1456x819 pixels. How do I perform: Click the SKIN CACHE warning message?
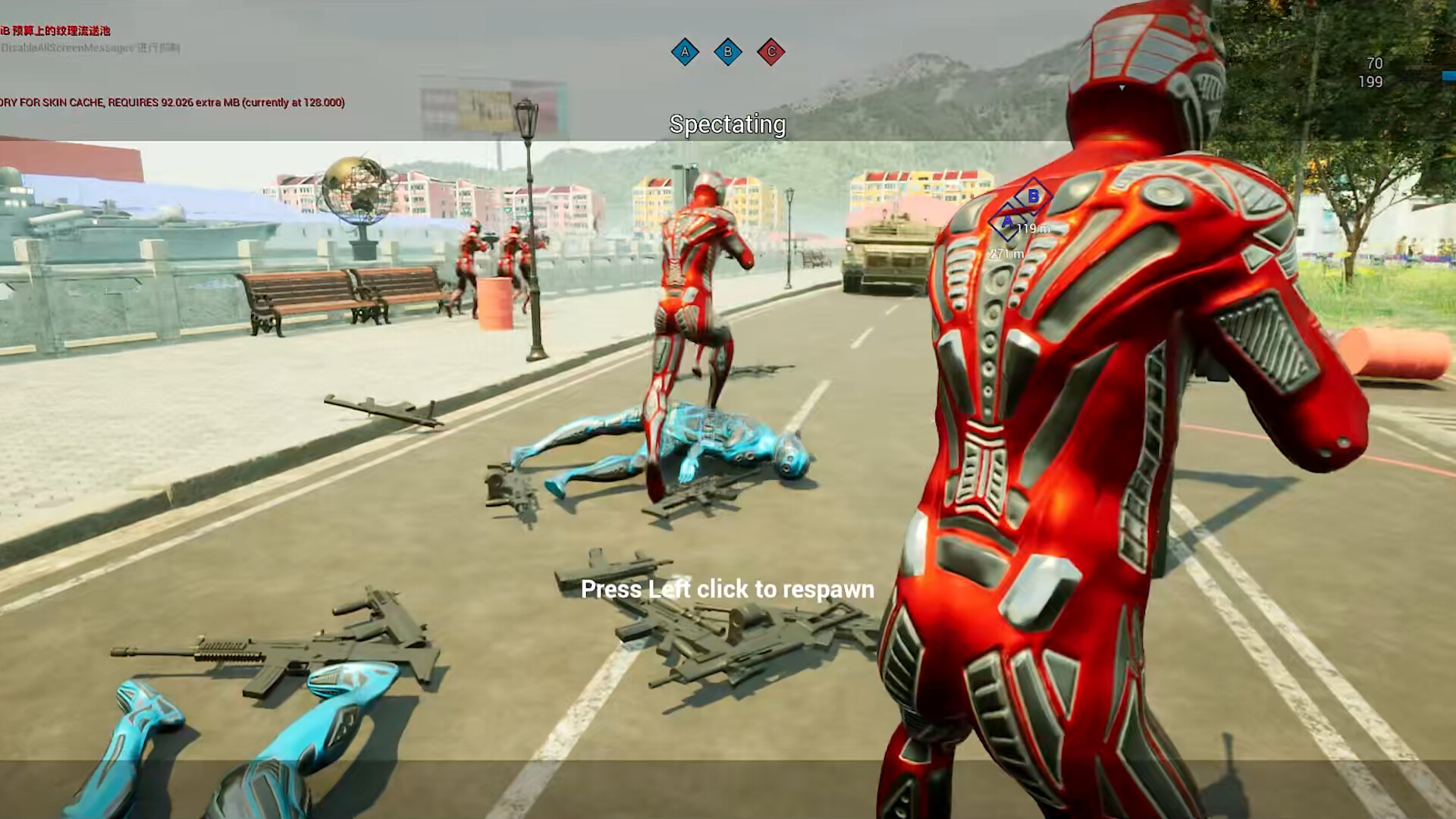pos(174,102)
